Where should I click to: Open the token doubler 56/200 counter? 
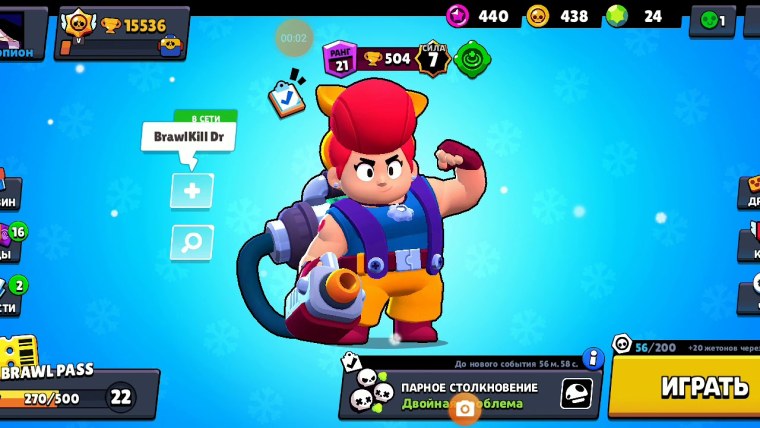click(x=645, y=347)
